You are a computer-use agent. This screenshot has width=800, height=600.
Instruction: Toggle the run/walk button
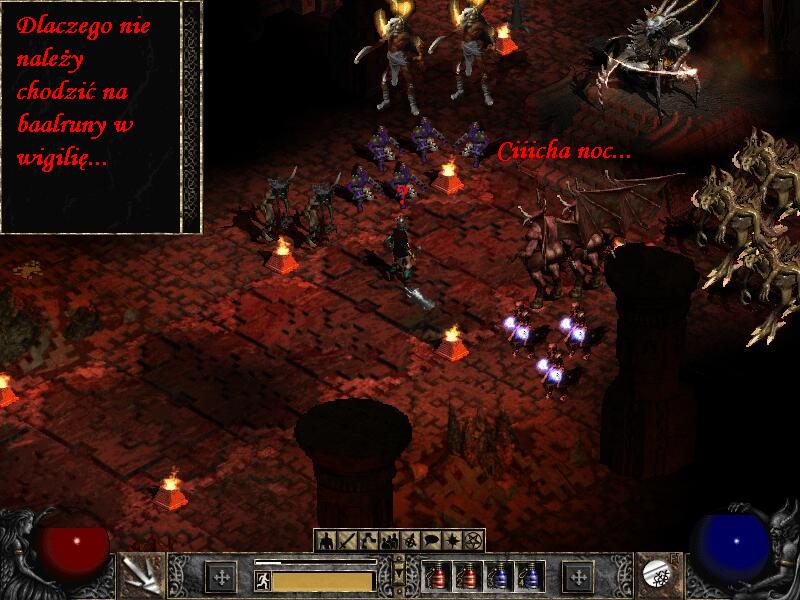coord(262,578)
